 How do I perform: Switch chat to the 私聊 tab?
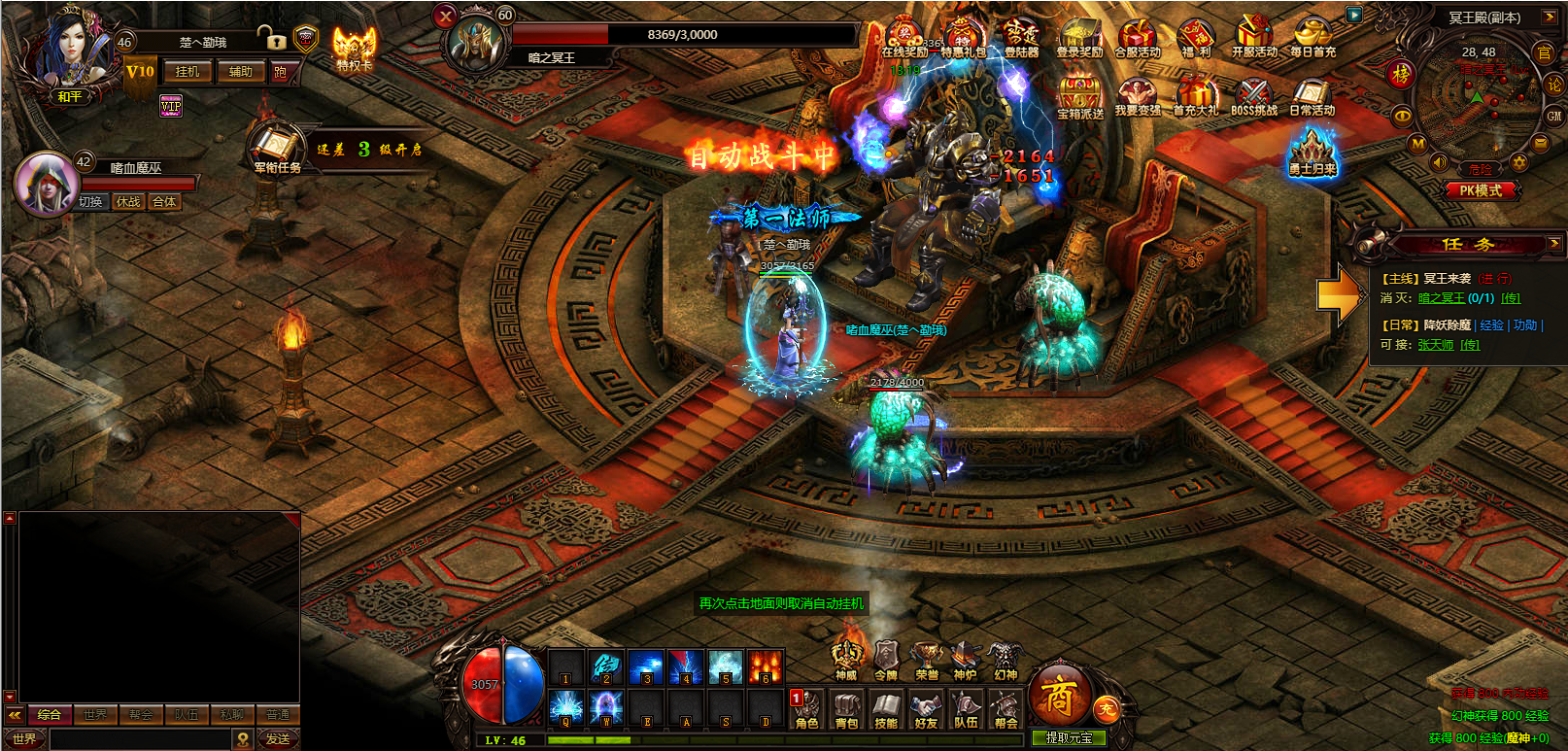click(x=232, y=715)
